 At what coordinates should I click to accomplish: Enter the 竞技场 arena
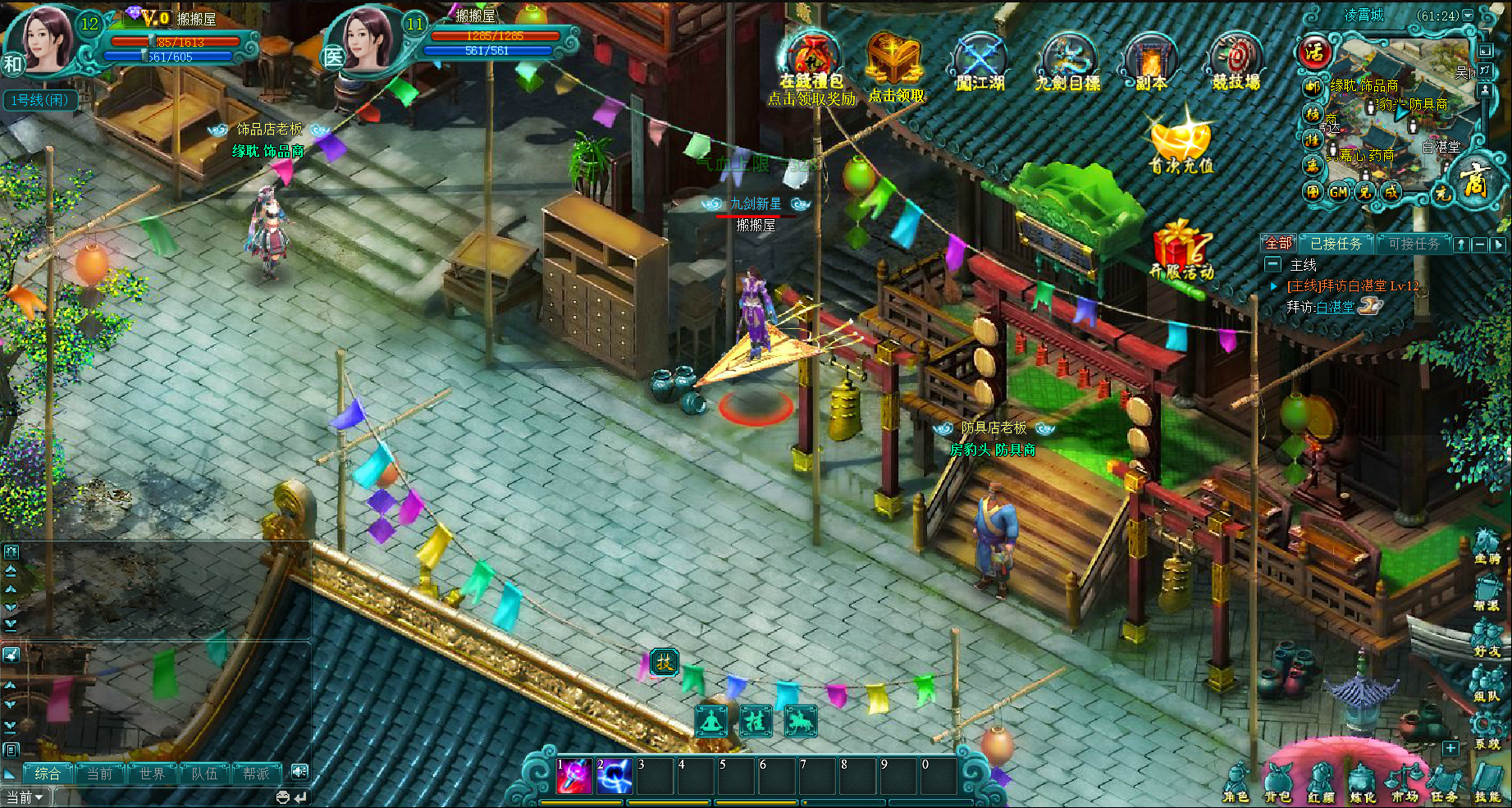point(1236,62)
